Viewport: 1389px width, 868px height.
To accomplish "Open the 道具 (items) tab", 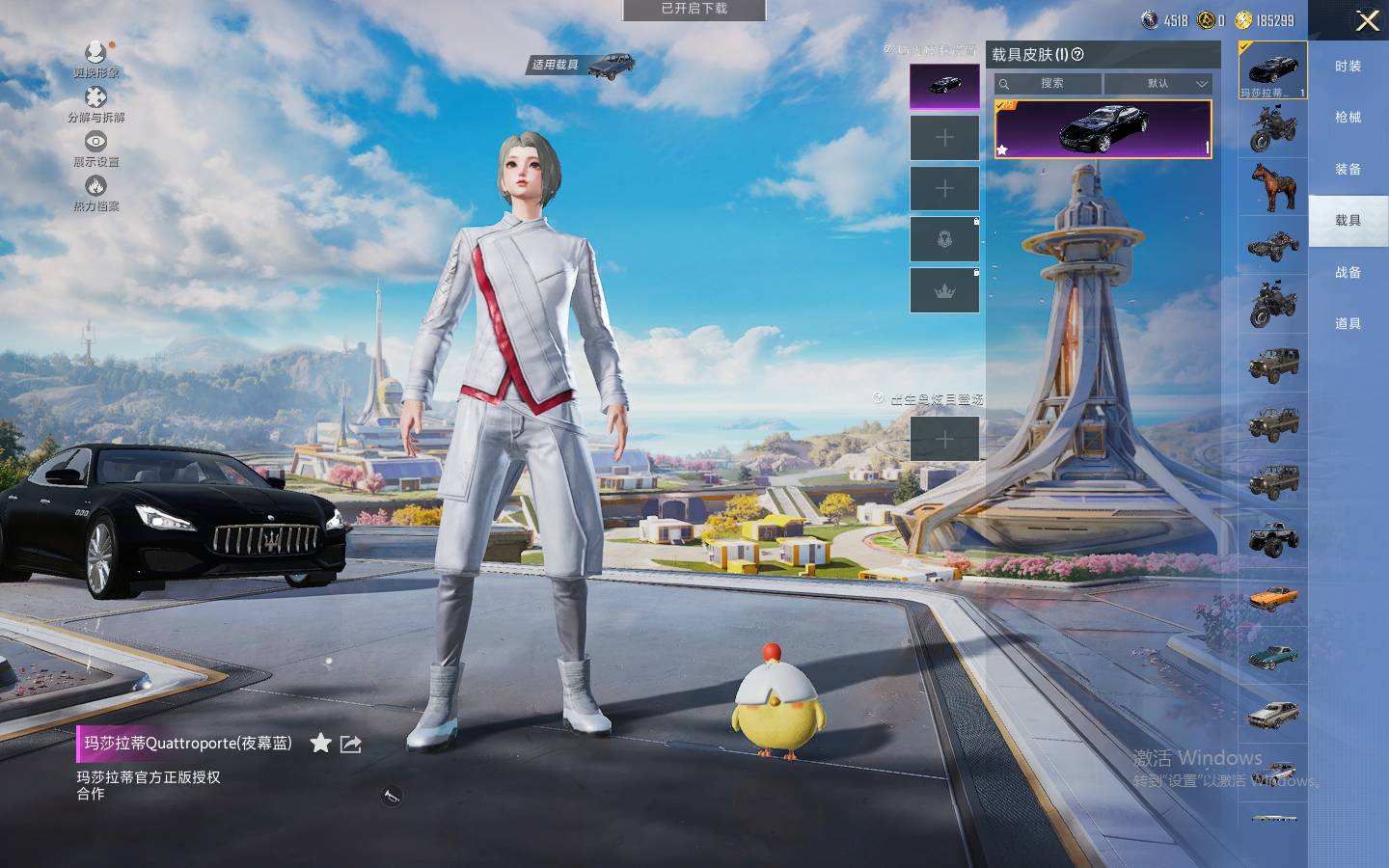I will click(1348, 323).
